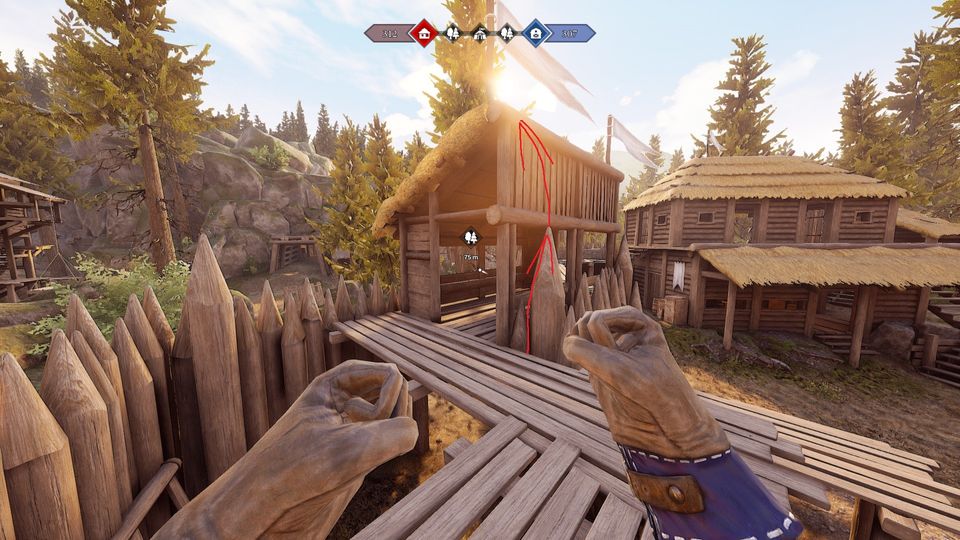Choose the forest objective icon beside the red base
This screenshot has height=540, width=960.
[452, 33]
